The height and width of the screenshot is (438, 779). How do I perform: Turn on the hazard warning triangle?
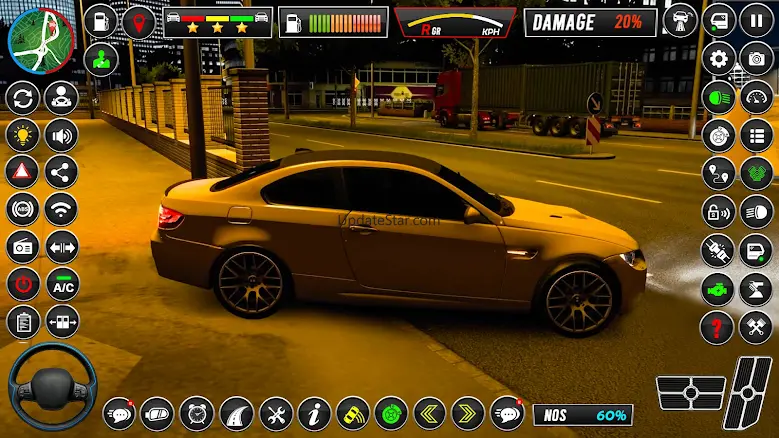click(x=22, y=171)
